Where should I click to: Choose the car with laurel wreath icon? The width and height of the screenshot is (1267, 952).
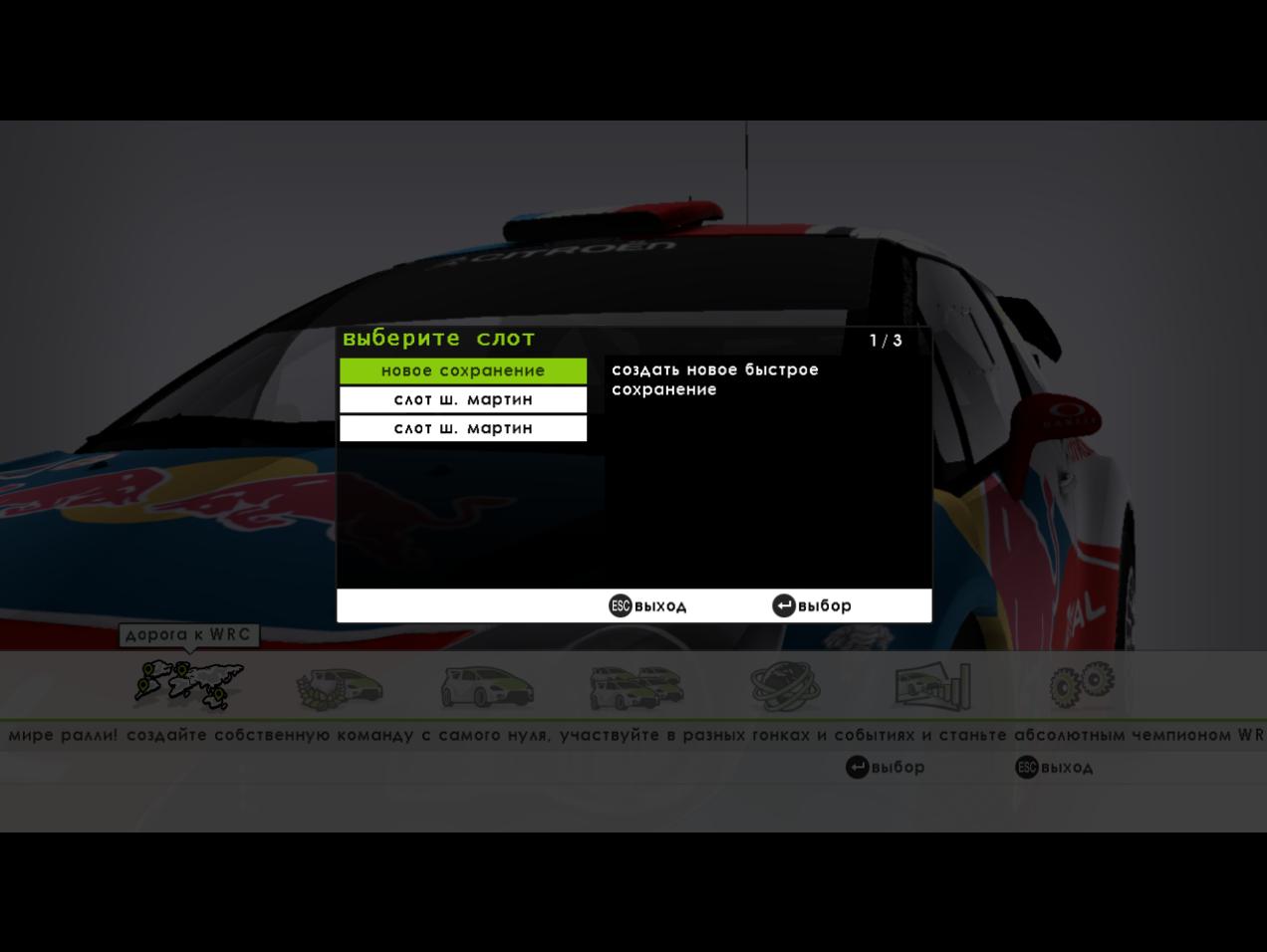[x=339, y=687]
